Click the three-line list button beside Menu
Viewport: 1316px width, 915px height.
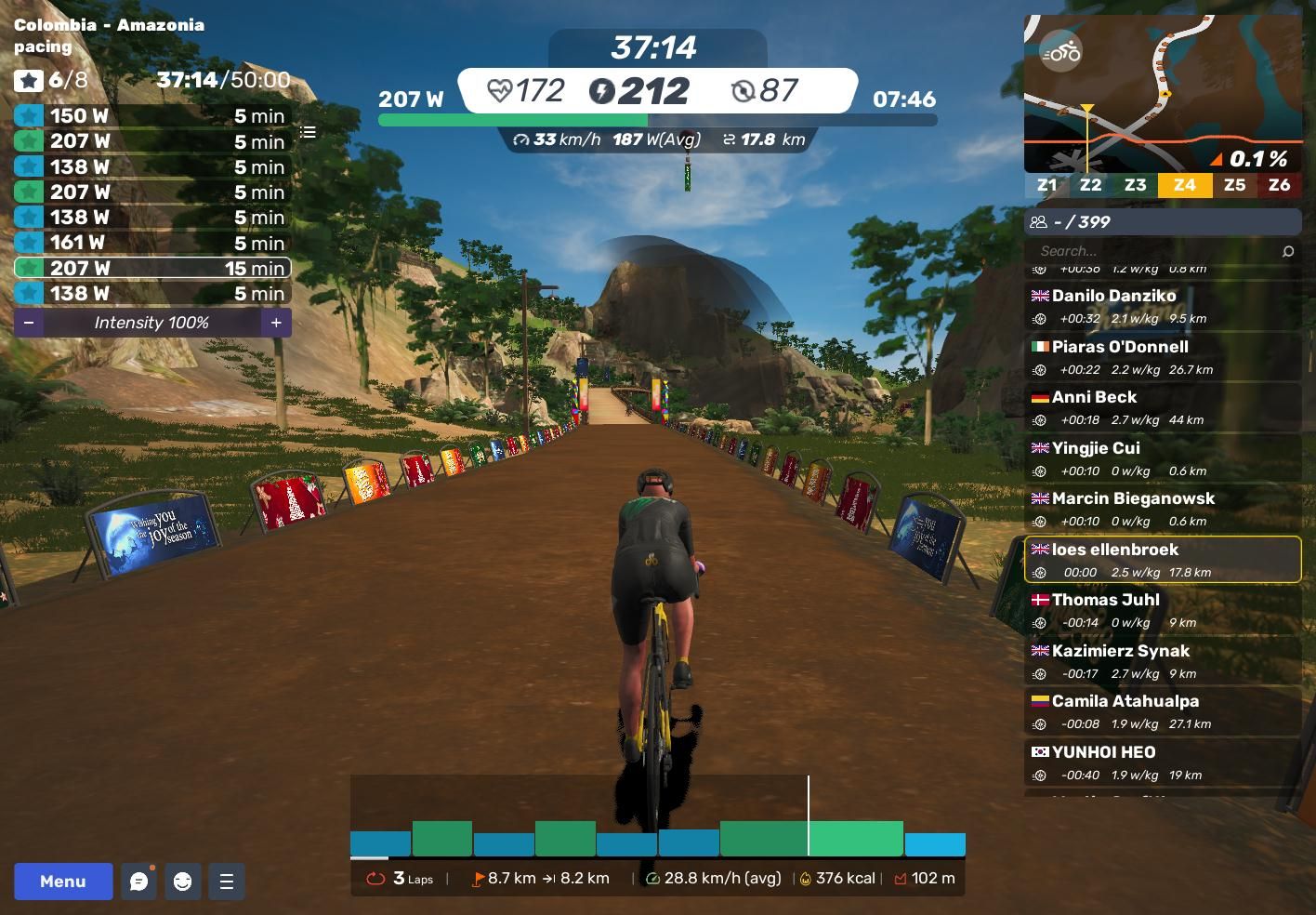tap(227, 882)
